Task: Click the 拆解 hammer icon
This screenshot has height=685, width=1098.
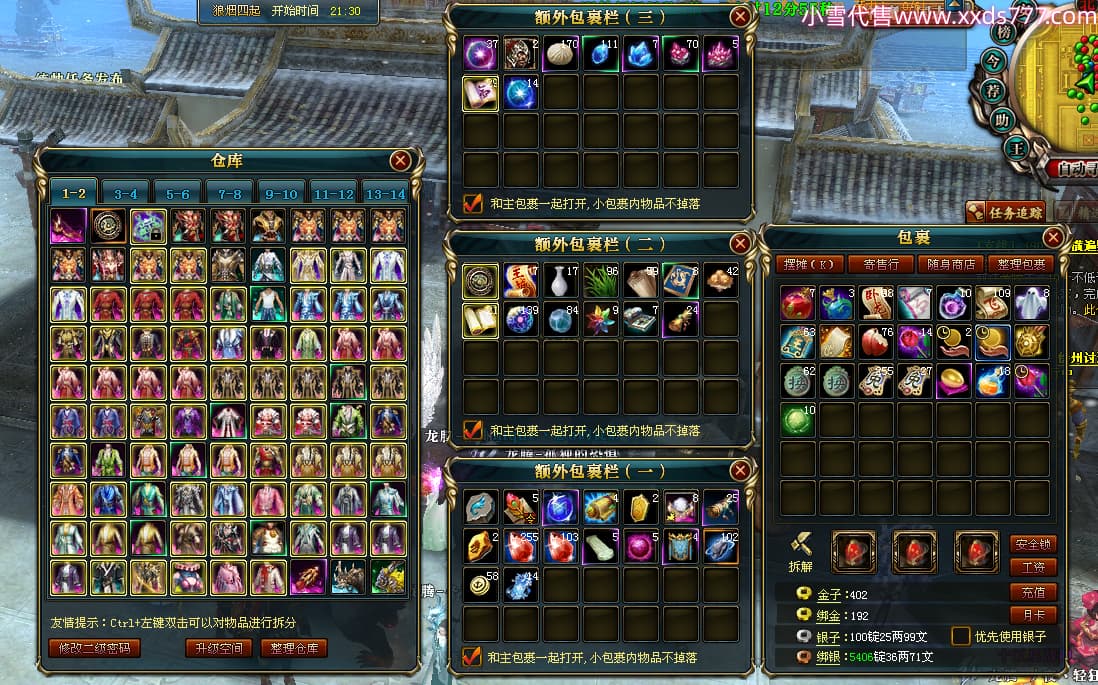Action: pyautogui.click(x=800, y=545)
